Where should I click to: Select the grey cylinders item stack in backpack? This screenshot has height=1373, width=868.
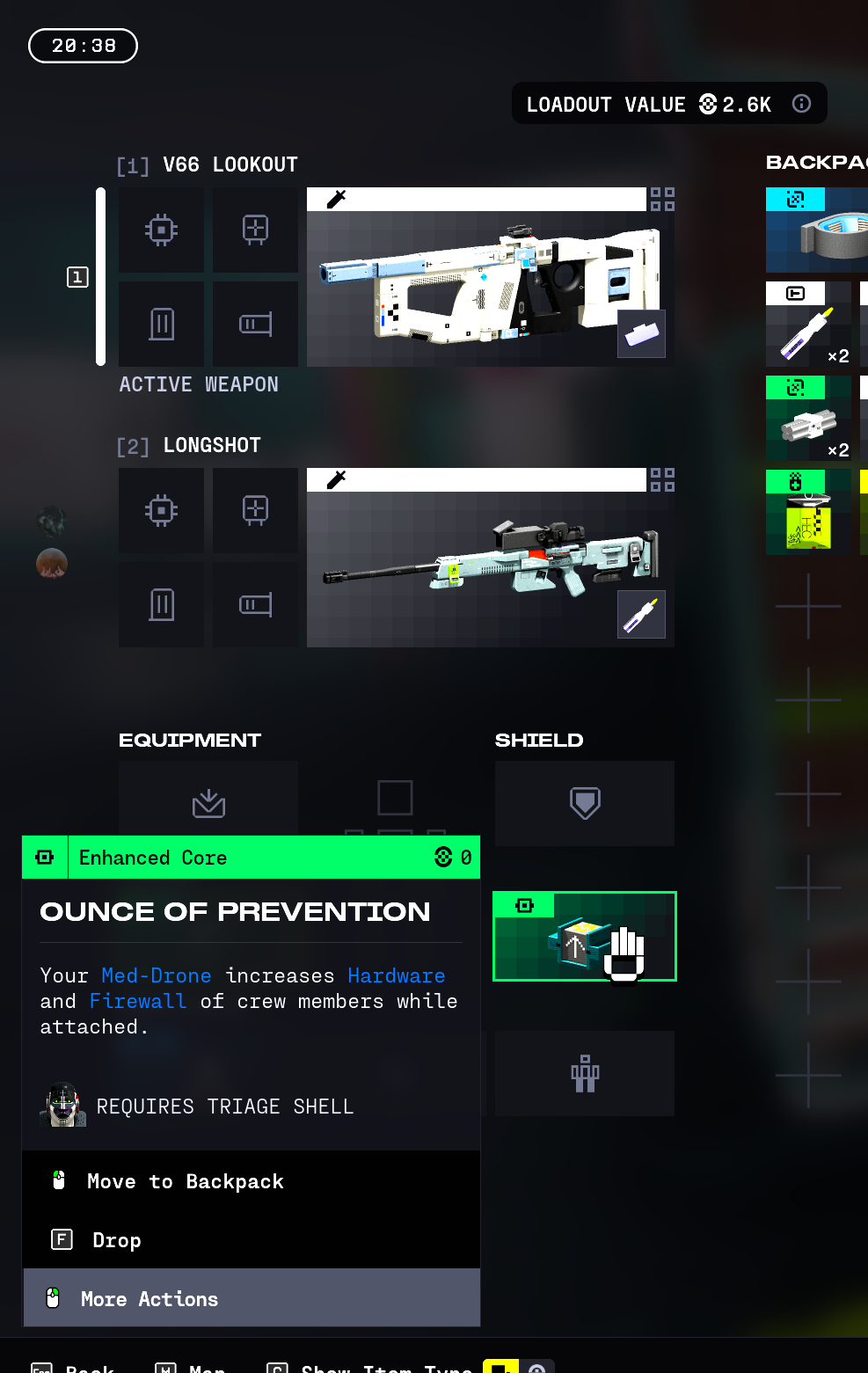pyautogui.click(x=808, y=419)
